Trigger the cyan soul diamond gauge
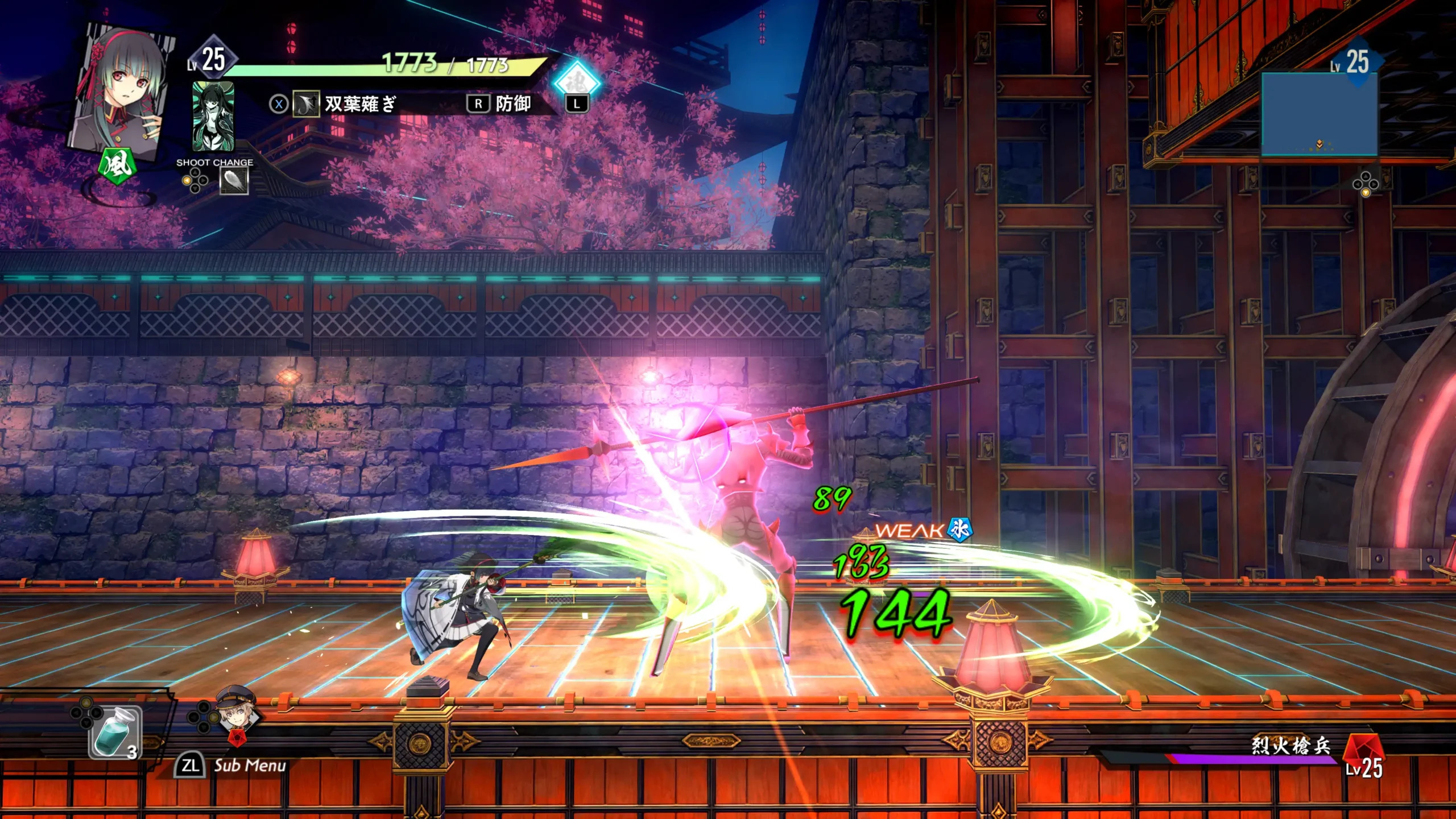This screenshot has height=819, width=1456. [576, 81]
